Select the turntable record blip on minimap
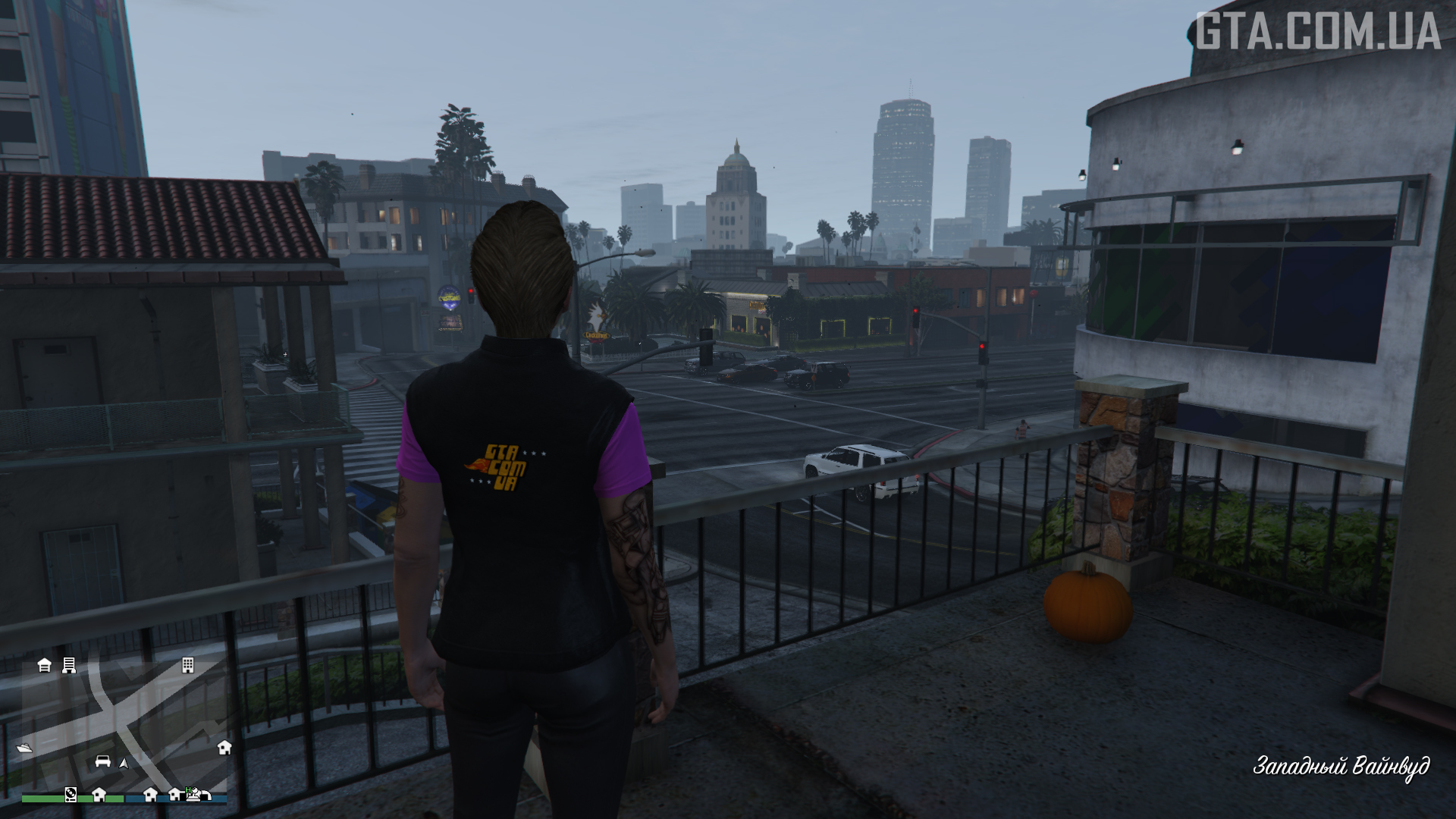 pyautogui.click(x=71, y=794)
